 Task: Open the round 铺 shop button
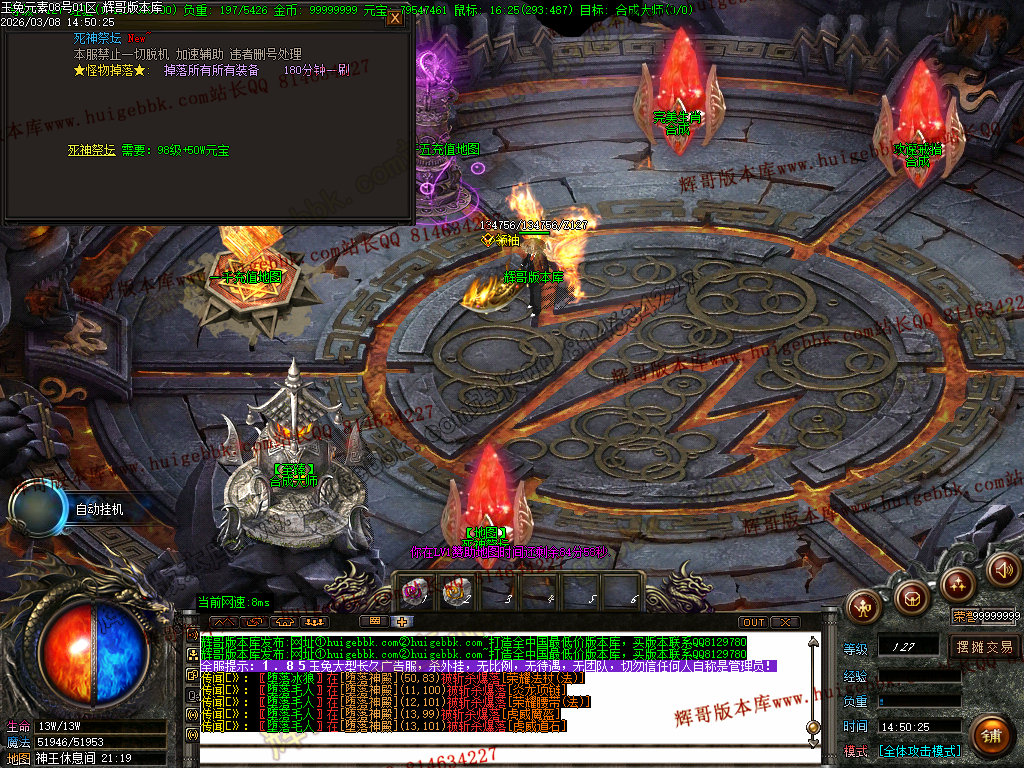(991, 735)
